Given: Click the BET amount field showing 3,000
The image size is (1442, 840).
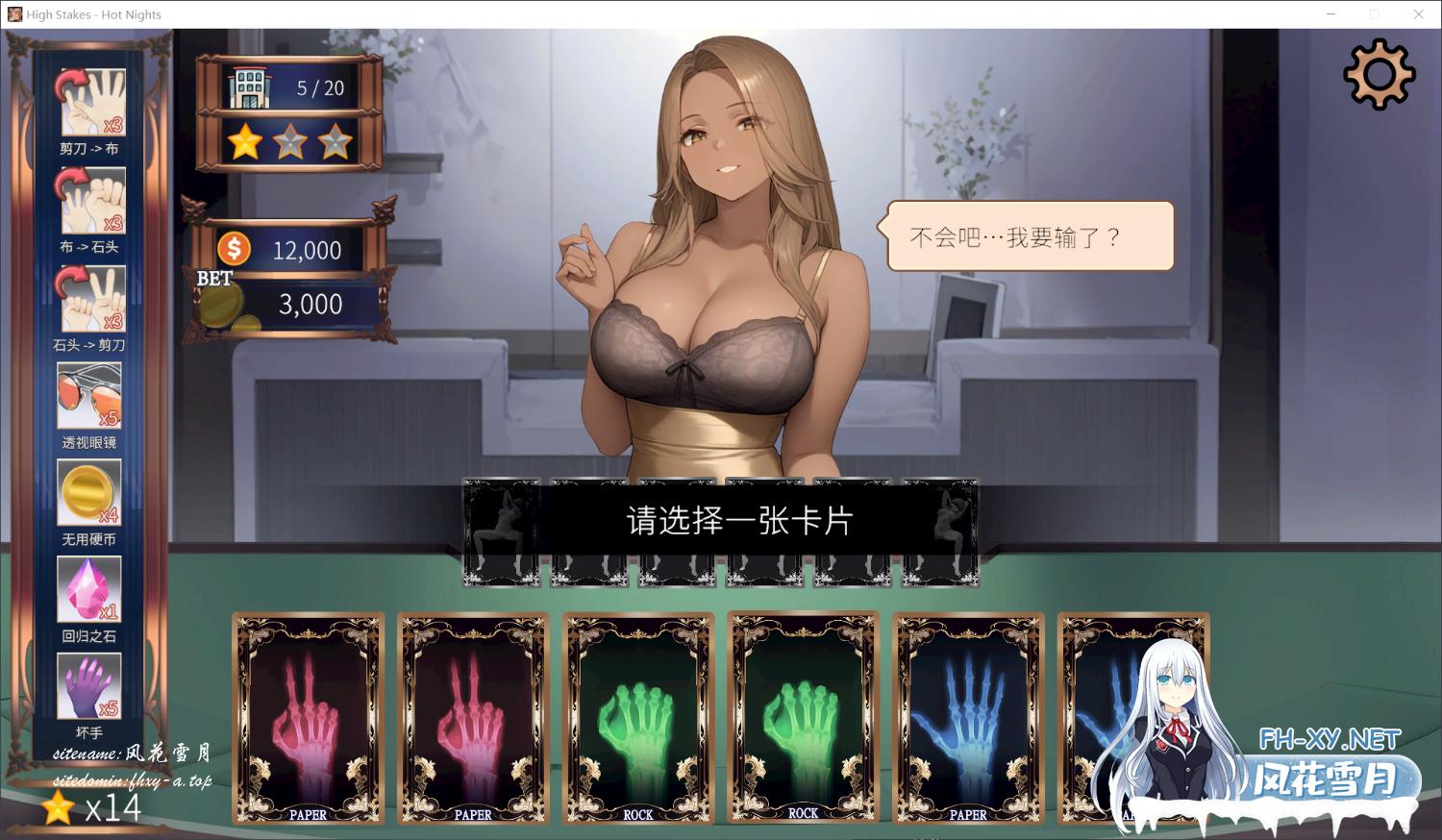Looking at the screenshot, I should [x=308, y=304].
